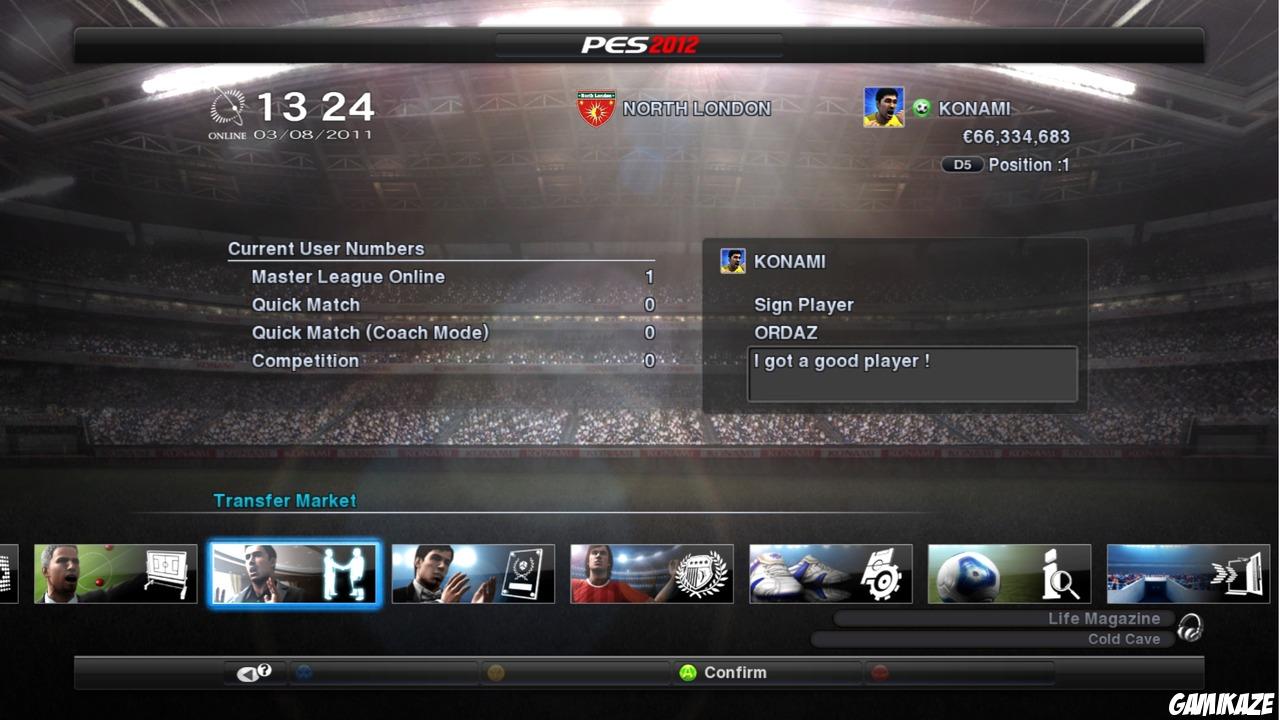Select the D5 division badge
The width and height of the screenshot is (1280, 720).
click(x=961, y=164)
